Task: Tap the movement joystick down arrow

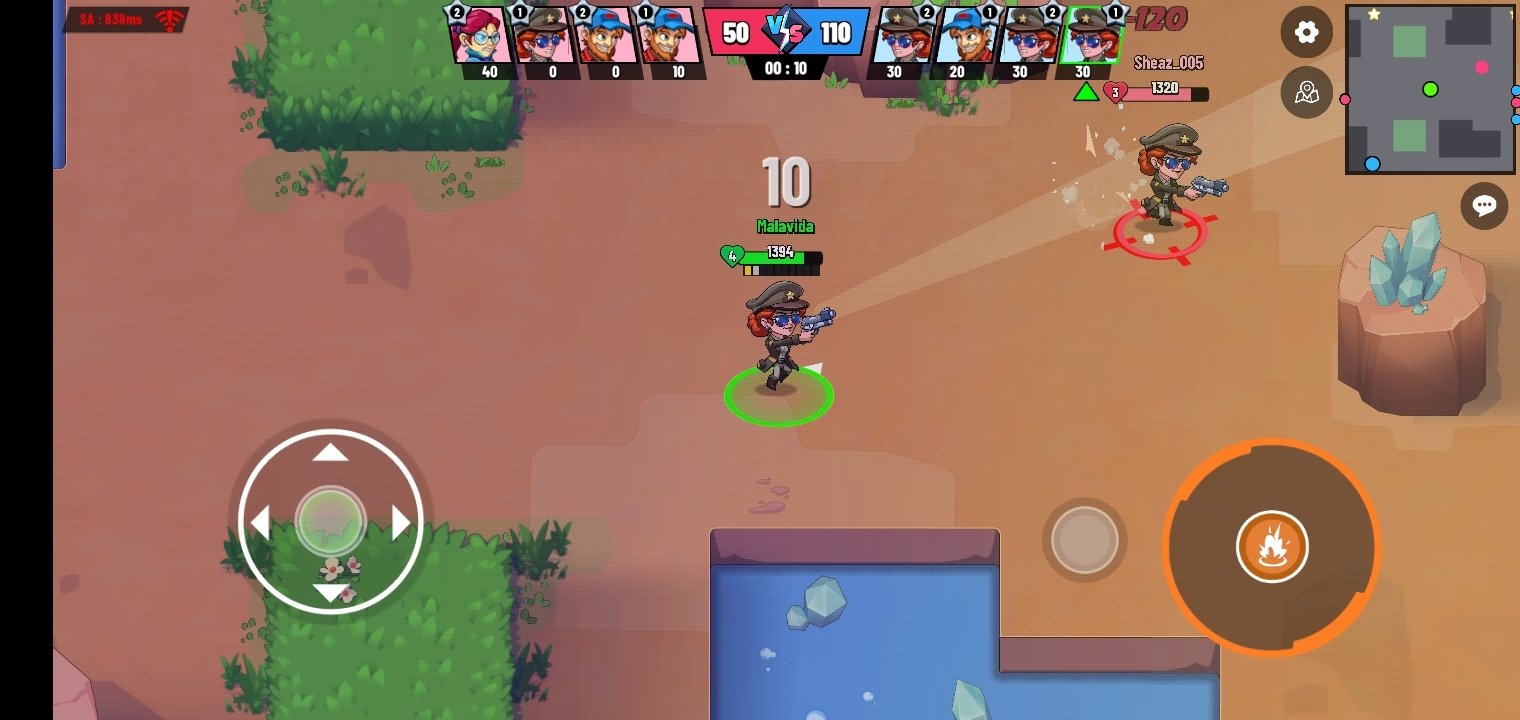Action: click(331, 592)
